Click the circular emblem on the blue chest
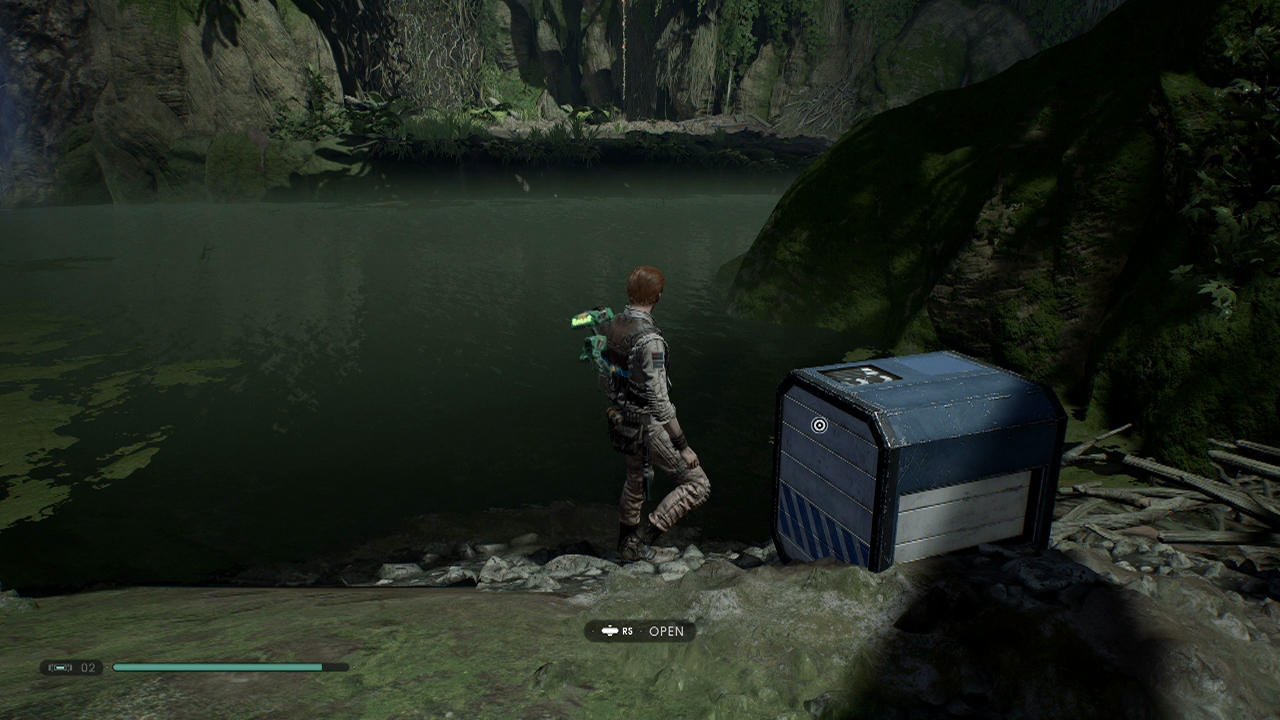 click(819, 424)
